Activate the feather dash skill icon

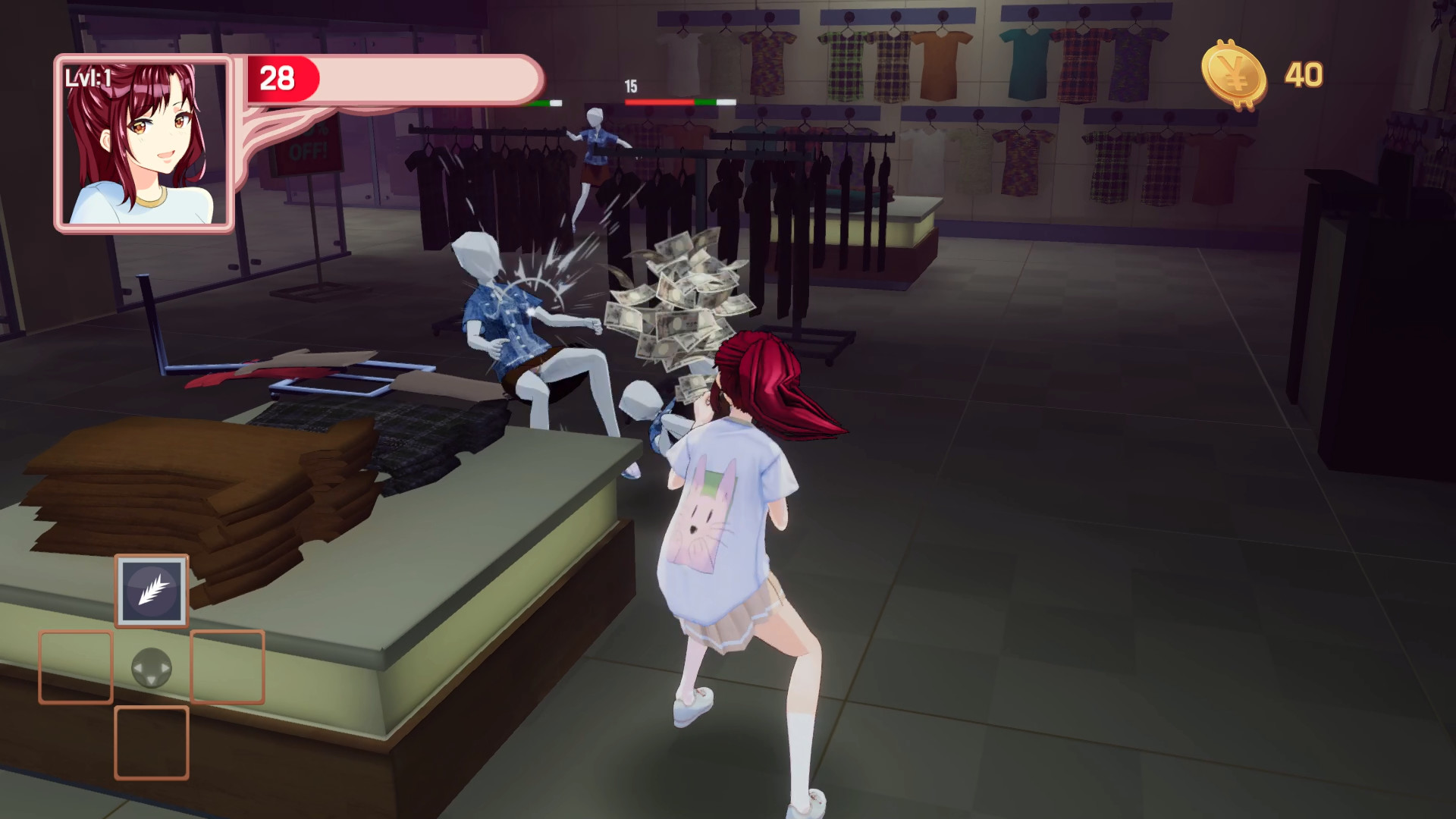(x=151, y=591)
